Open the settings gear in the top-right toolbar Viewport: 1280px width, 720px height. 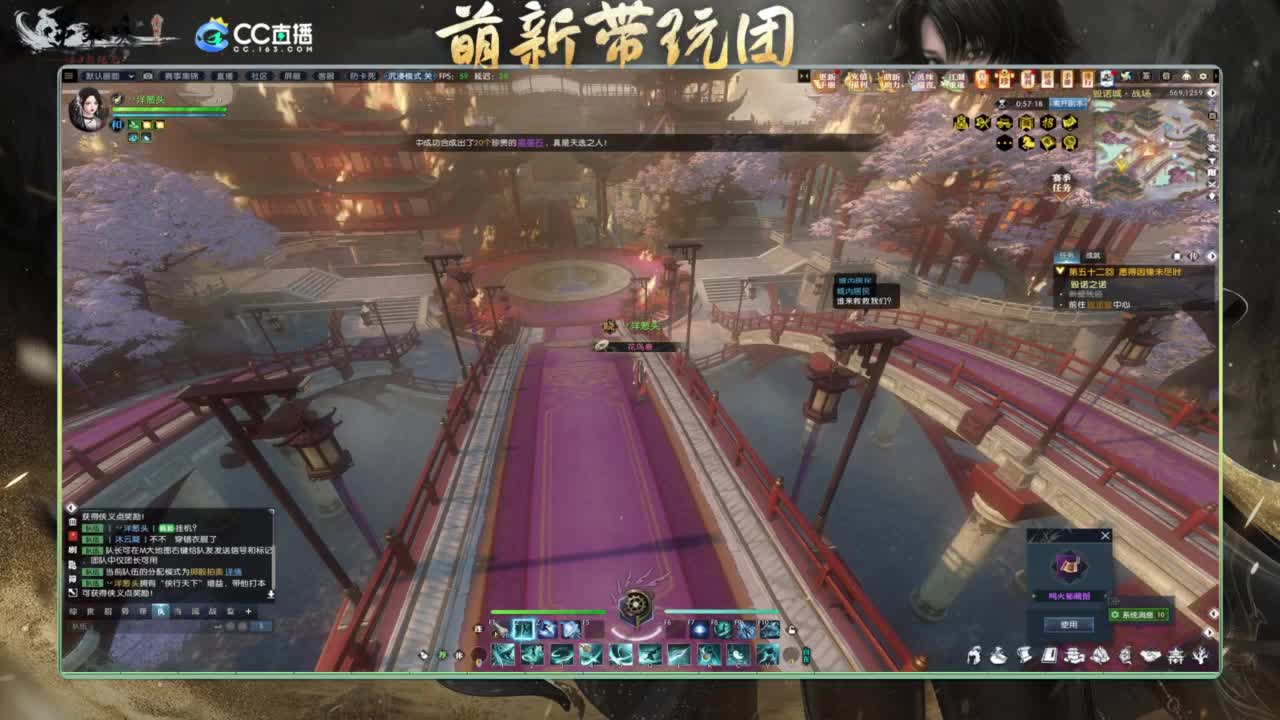pos(1203,74)
